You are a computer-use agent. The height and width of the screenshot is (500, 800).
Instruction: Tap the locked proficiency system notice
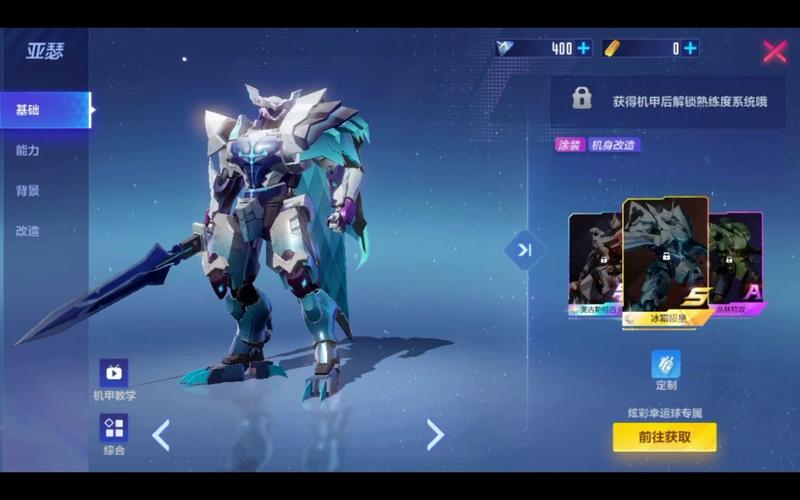[665, 100]
